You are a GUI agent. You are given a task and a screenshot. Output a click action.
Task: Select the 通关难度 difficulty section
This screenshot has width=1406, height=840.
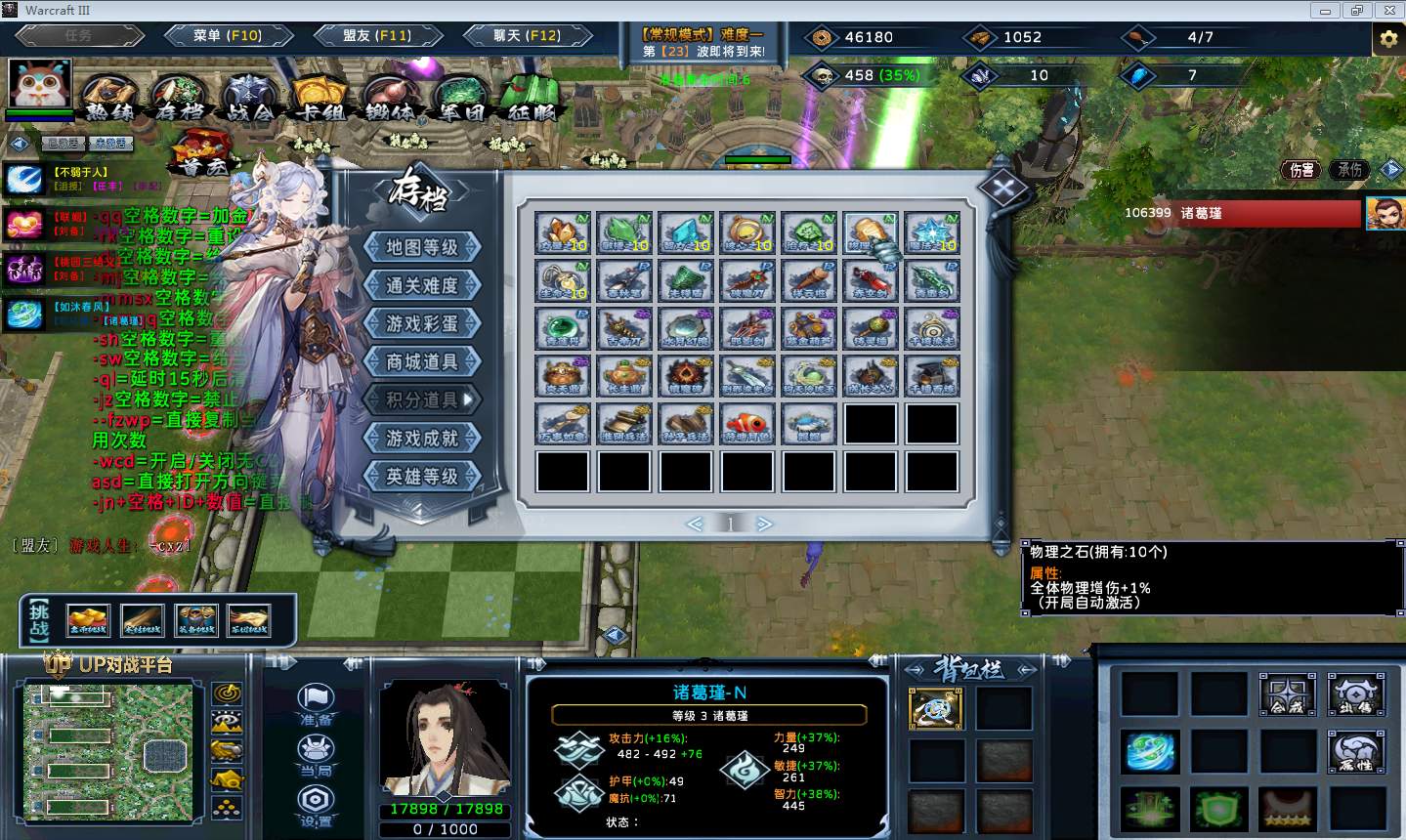tap(422, 285)
